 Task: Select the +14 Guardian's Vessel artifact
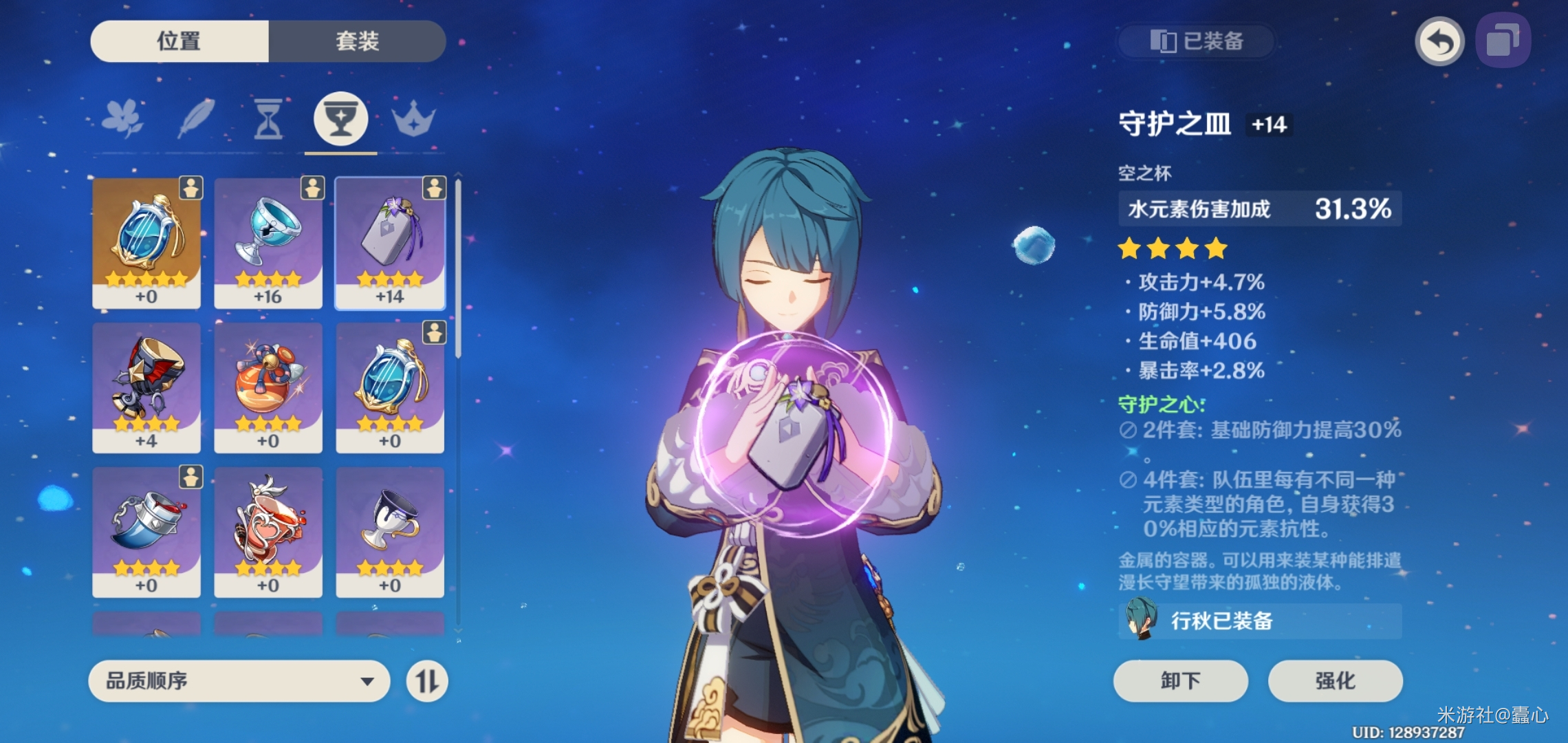point(390,242)
